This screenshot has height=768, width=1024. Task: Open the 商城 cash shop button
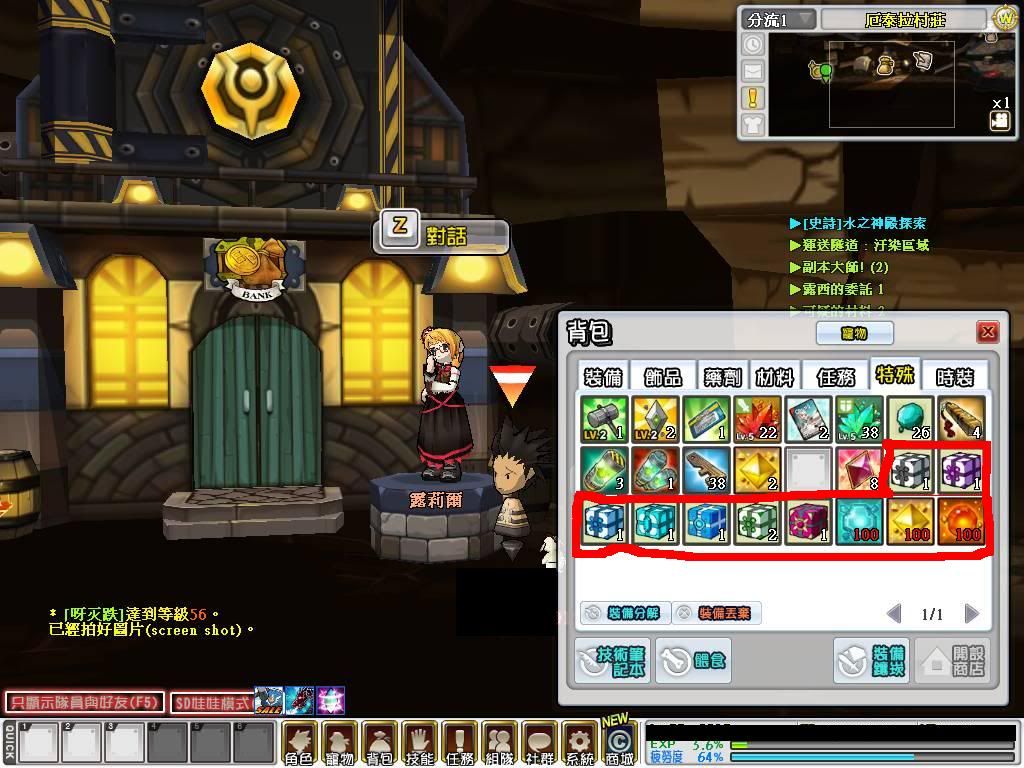pyautogui.click(x=619, y=745)
